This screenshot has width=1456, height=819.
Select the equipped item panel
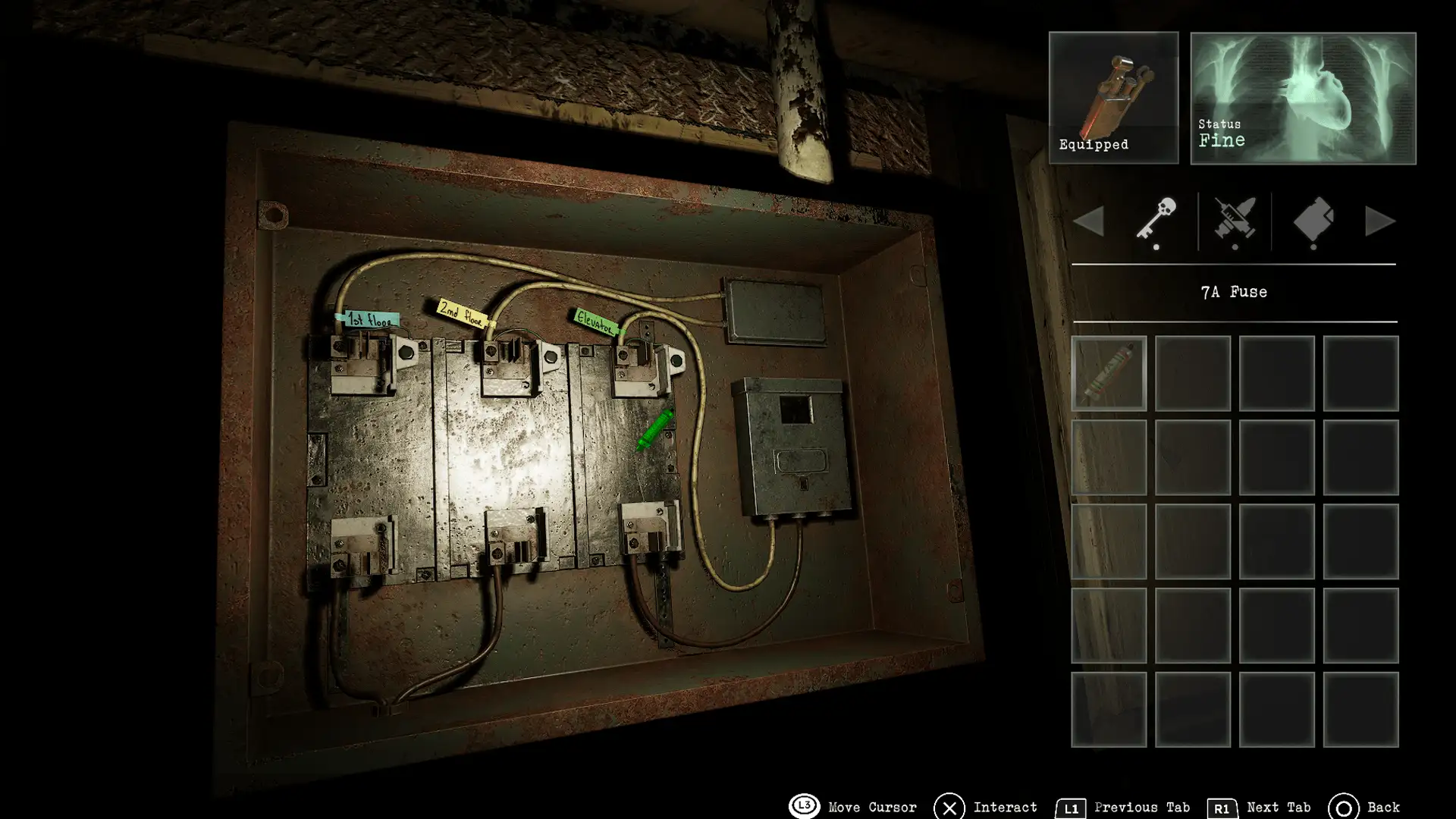pyautogui.click(x=1113, y=98)
